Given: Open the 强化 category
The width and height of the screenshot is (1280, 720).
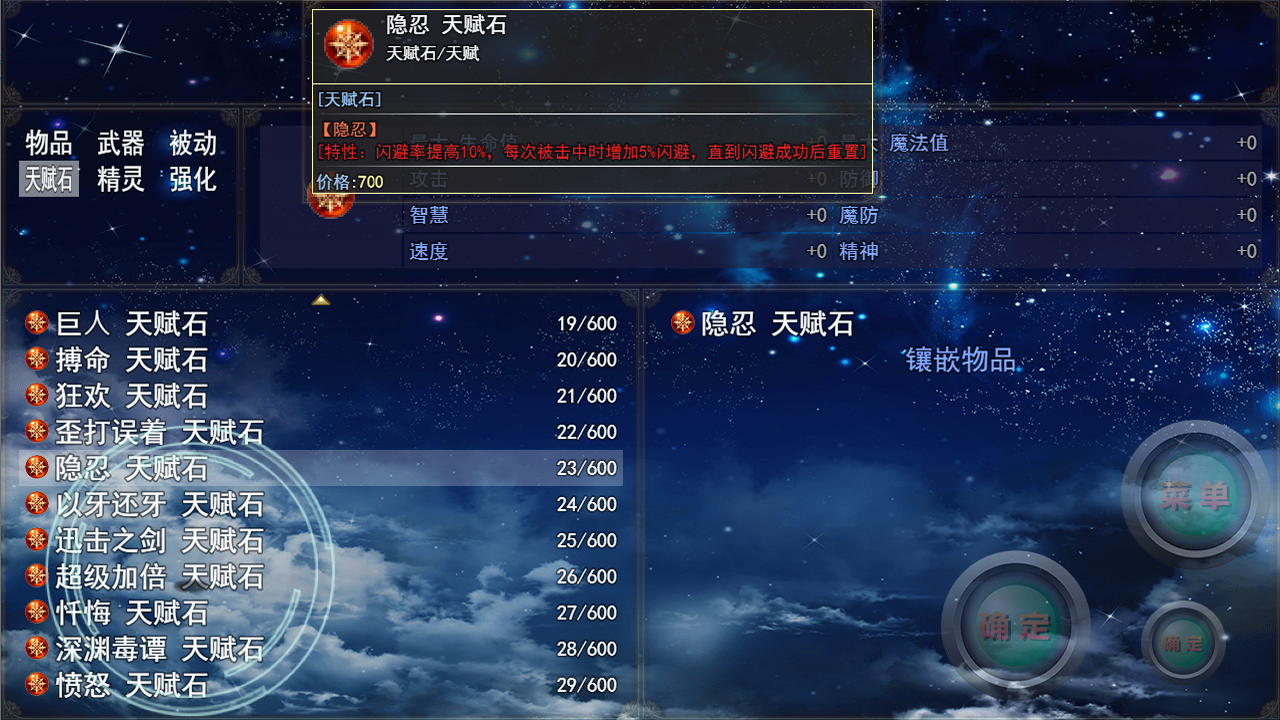Looking at the screenshot, I should click(191, 179).
